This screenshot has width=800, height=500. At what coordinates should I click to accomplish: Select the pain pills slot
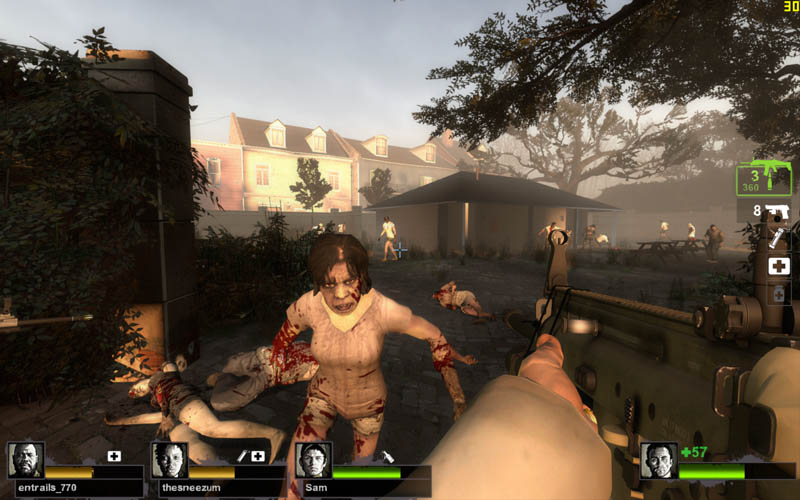(779, 294)
